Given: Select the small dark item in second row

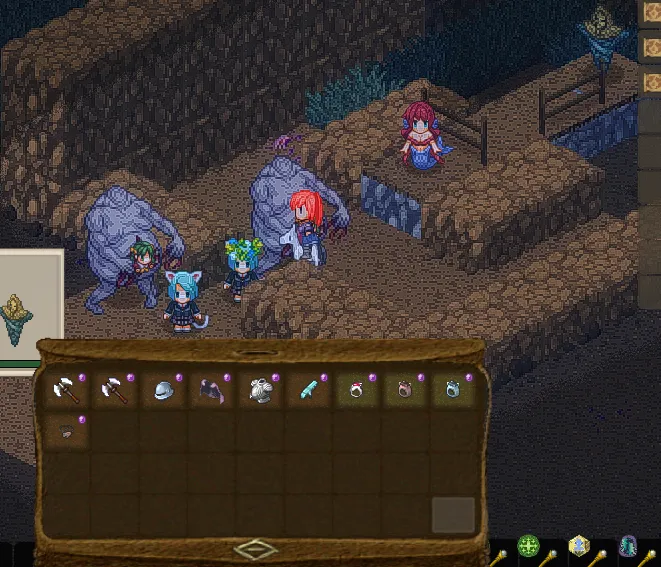Looking at the screenshot, I should tap(65, 433).
